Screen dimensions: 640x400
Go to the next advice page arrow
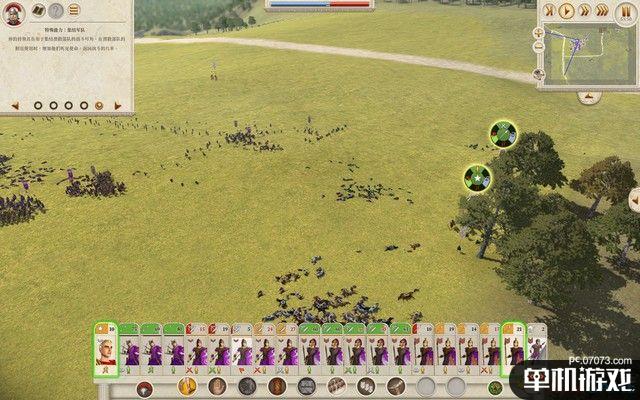[116, 104]
